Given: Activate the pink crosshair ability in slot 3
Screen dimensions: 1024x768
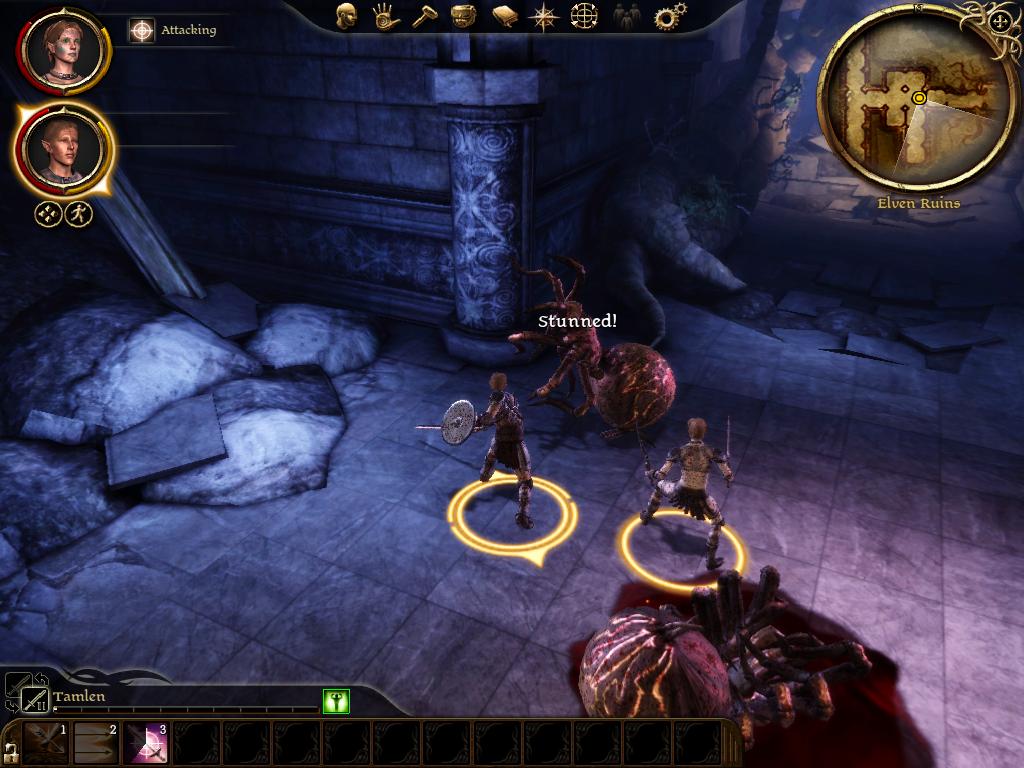Looking at the screenshot, I should (146, 744).
